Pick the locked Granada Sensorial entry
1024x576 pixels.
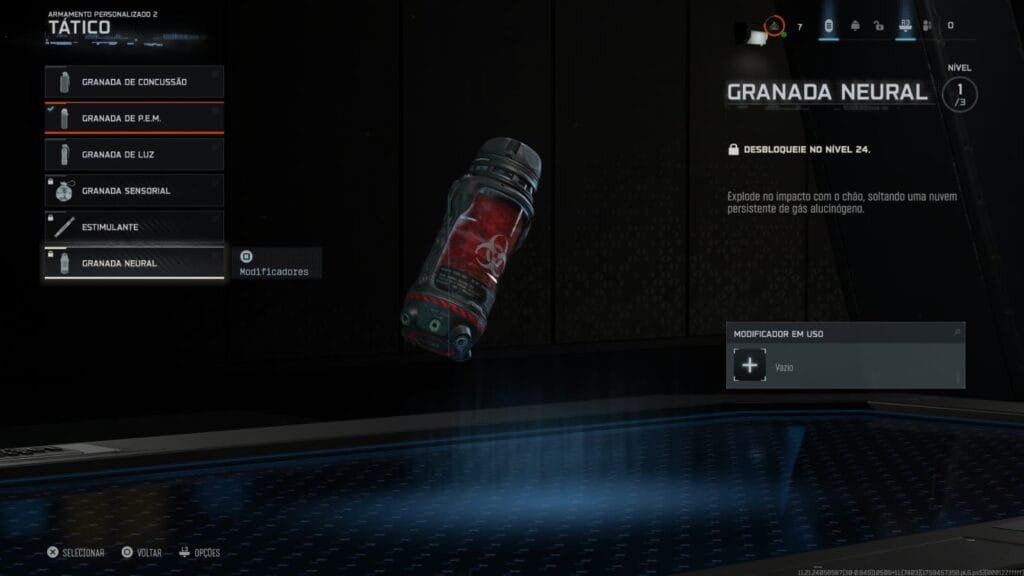[134, 190]
